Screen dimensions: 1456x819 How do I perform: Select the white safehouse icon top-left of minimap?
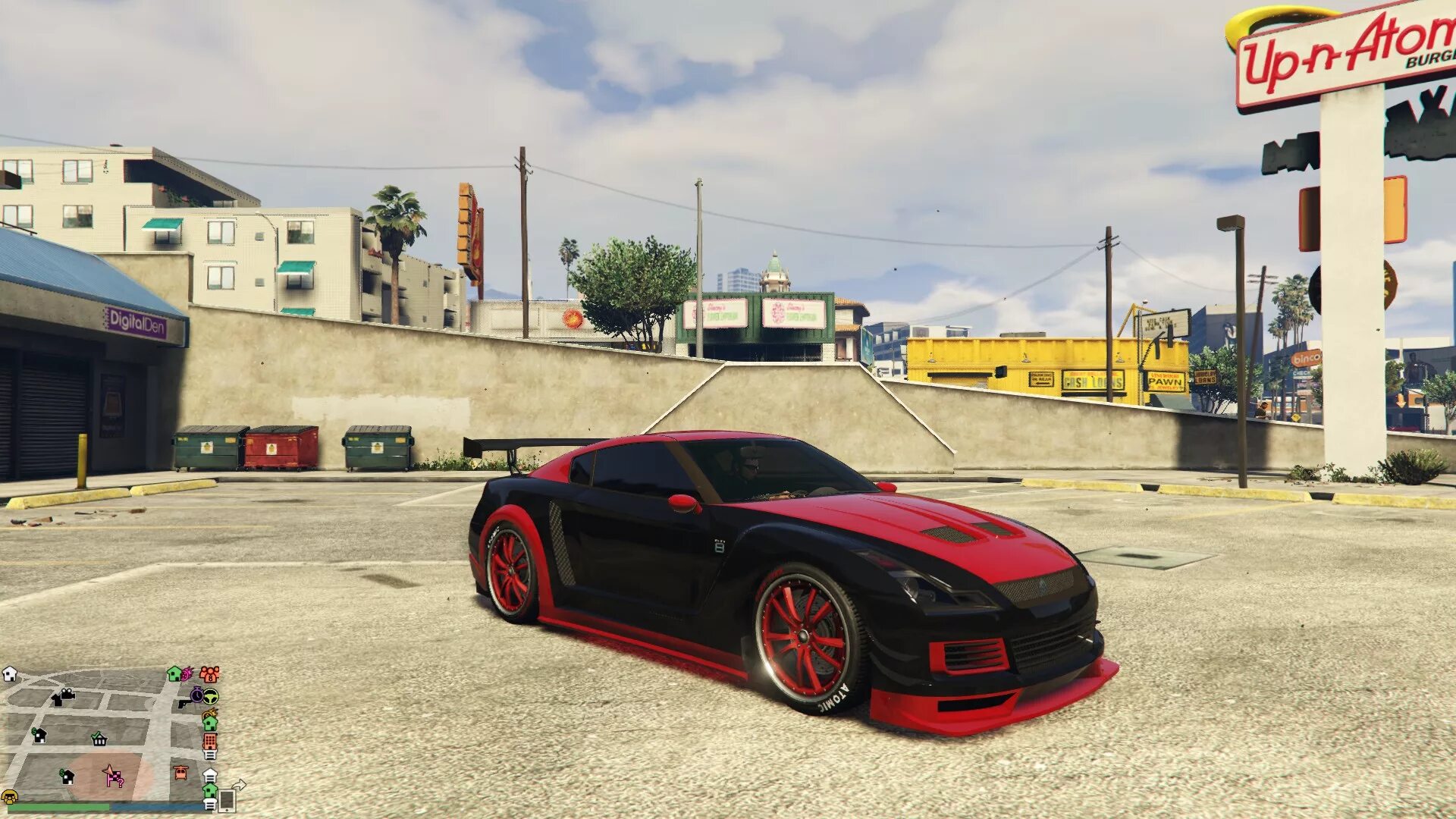[10, 673]
